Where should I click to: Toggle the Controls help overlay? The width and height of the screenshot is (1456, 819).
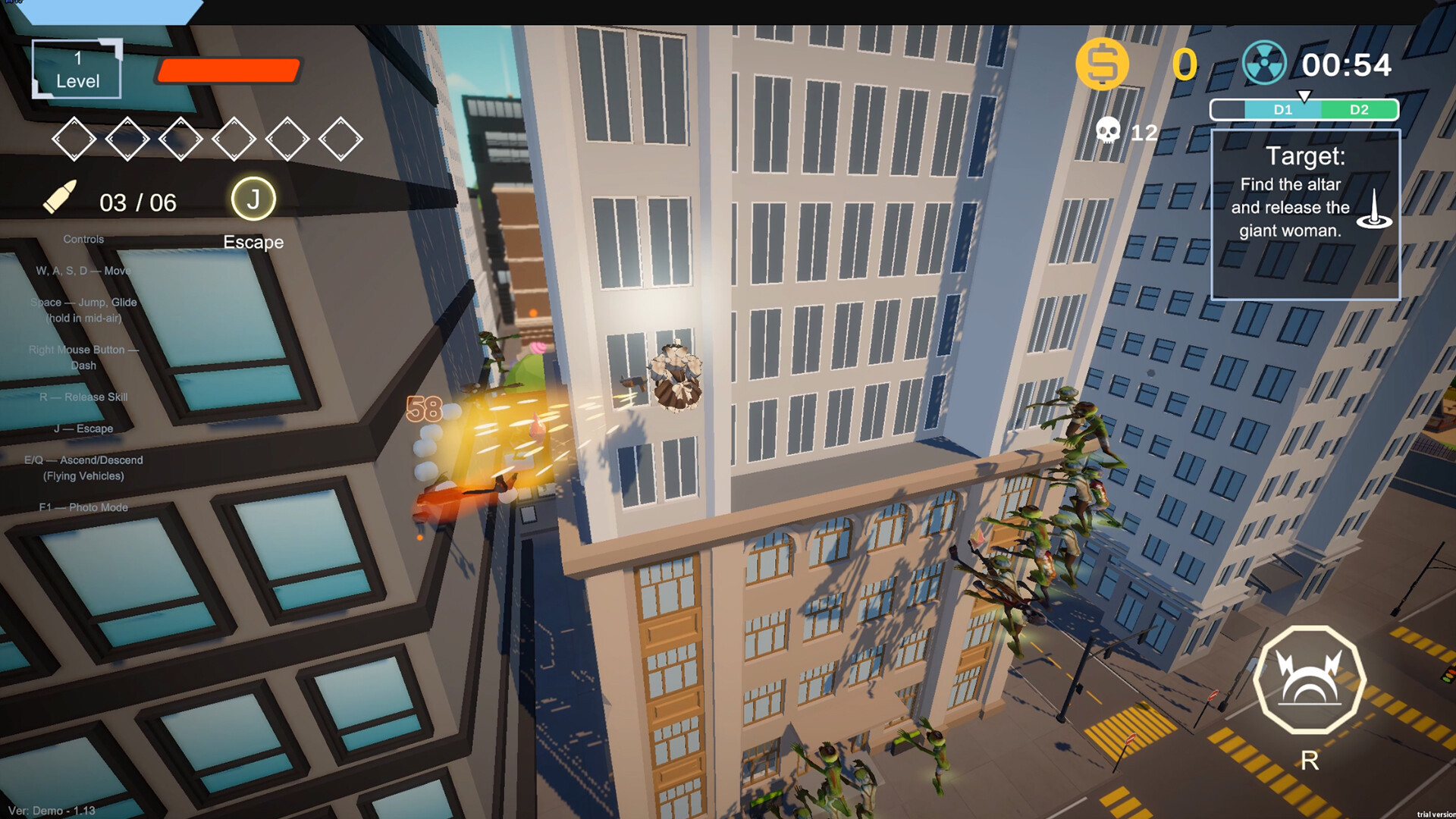pyautogui.click(x=83, y=238)
